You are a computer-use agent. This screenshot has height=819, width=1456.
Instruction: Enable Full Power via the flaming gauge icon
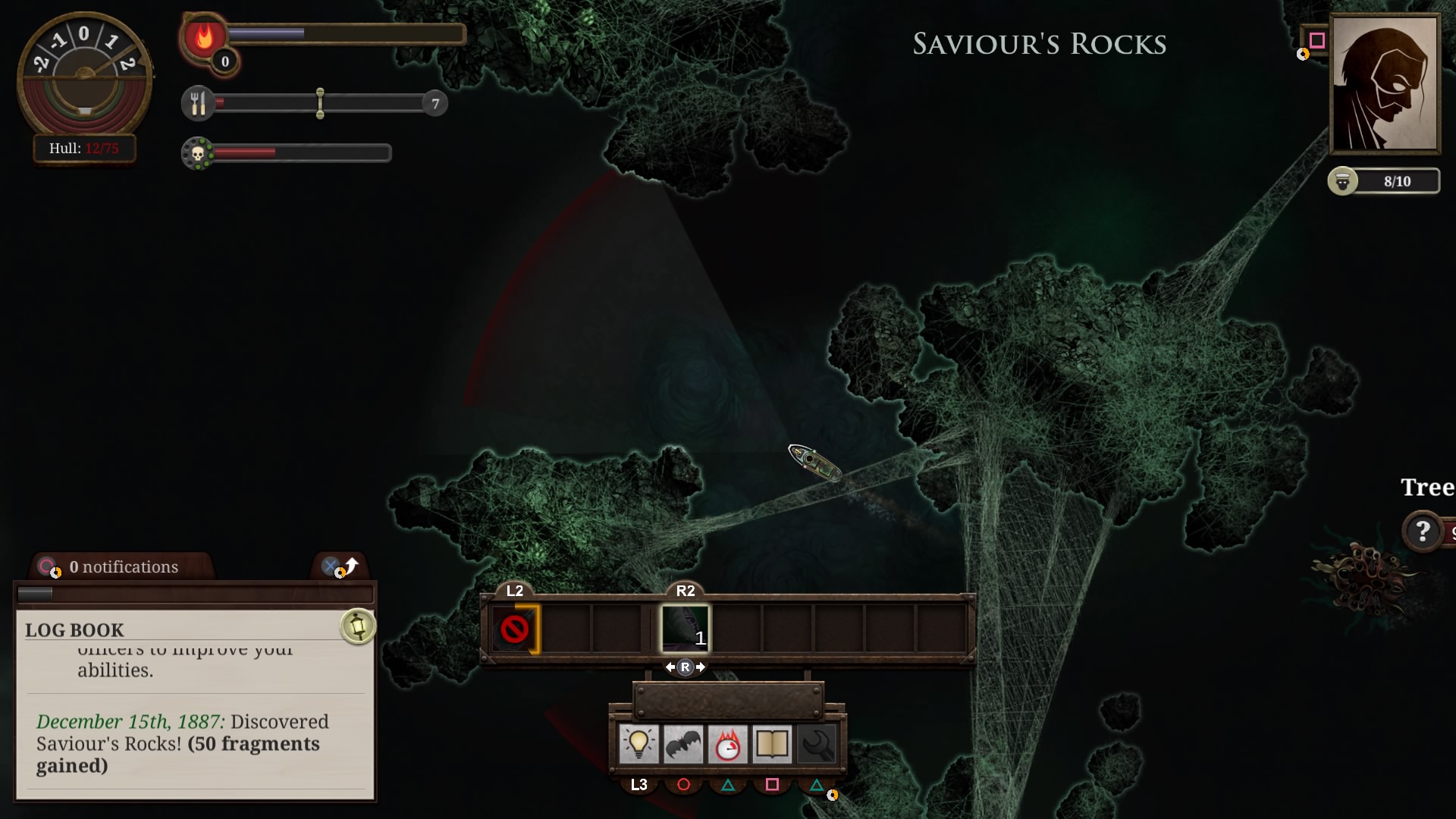[729, 744]
